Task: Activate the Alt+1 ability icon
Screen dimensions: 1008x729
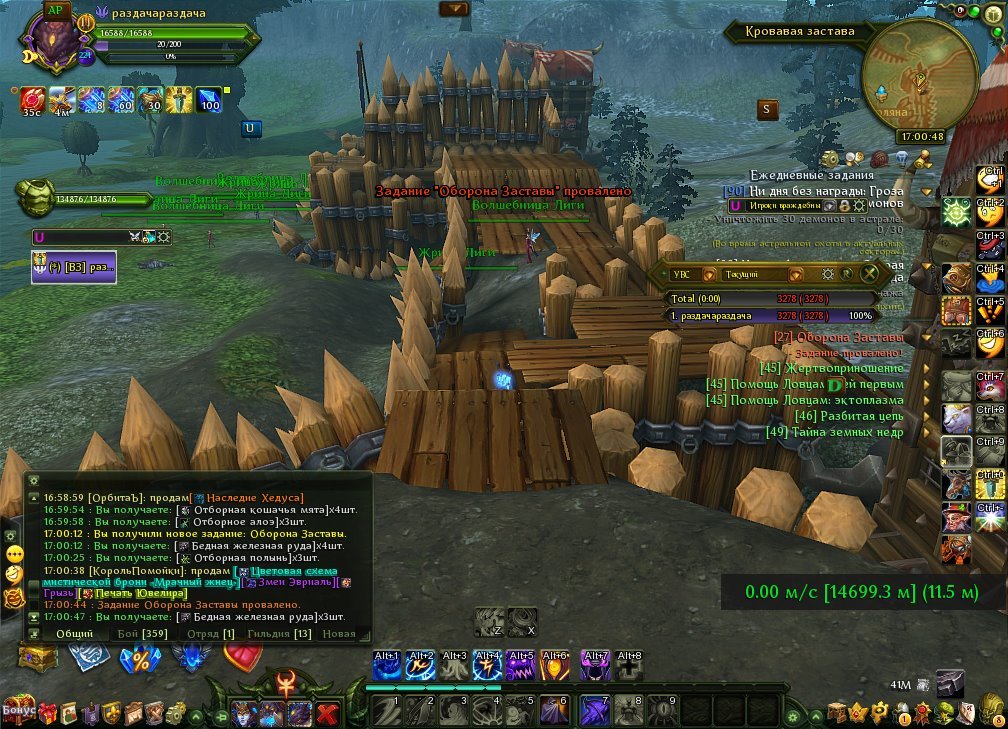Action: tap(387, 665)
